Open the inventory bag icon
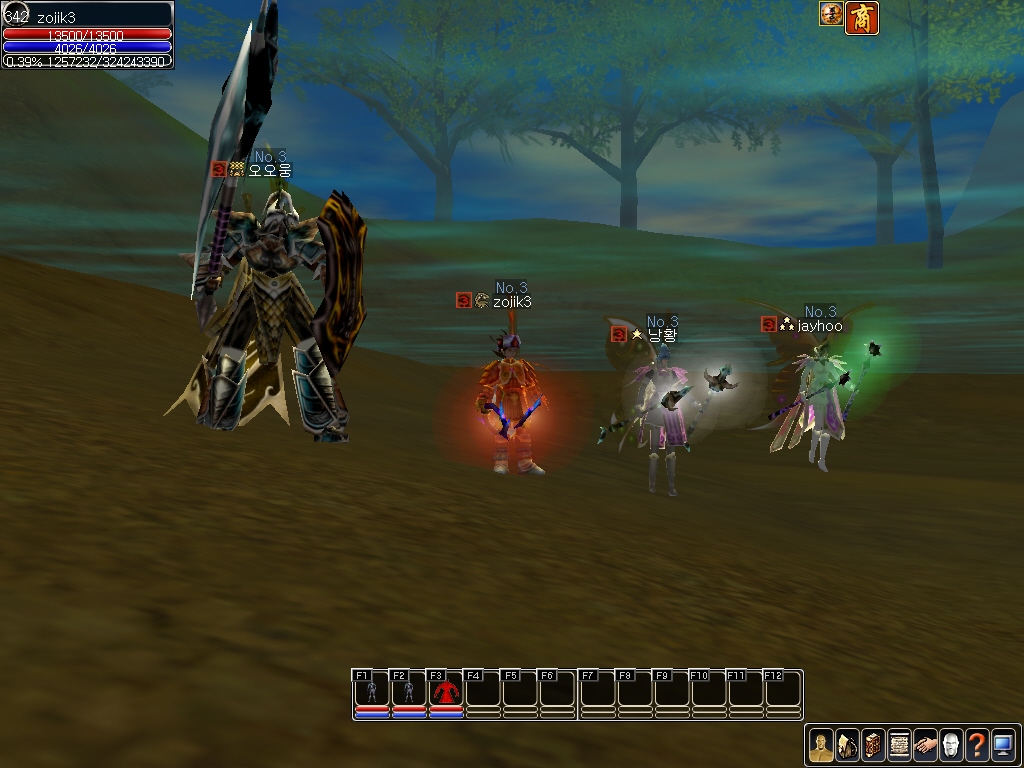Viewport: 1024px width, 768px height. pyautogui.click(x=846, y=745)
